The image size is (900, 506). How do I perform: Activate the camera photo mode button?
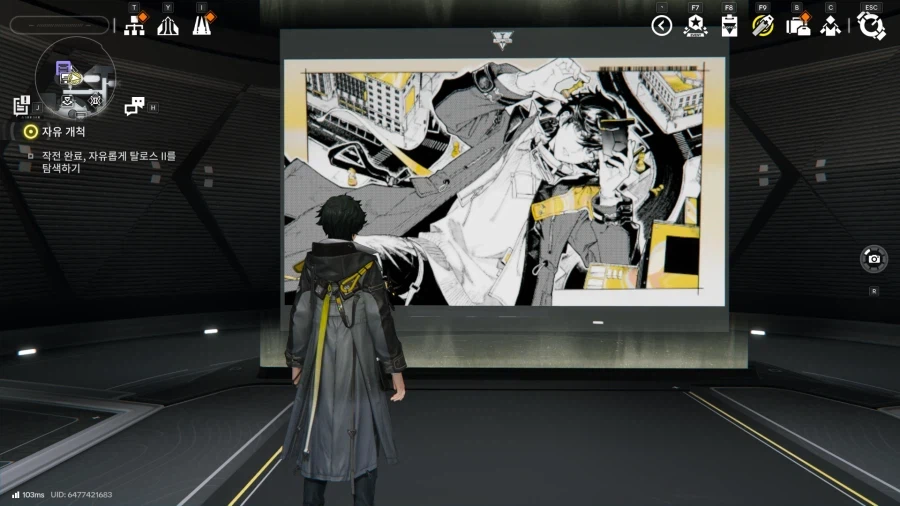click(x=874, y=259)
